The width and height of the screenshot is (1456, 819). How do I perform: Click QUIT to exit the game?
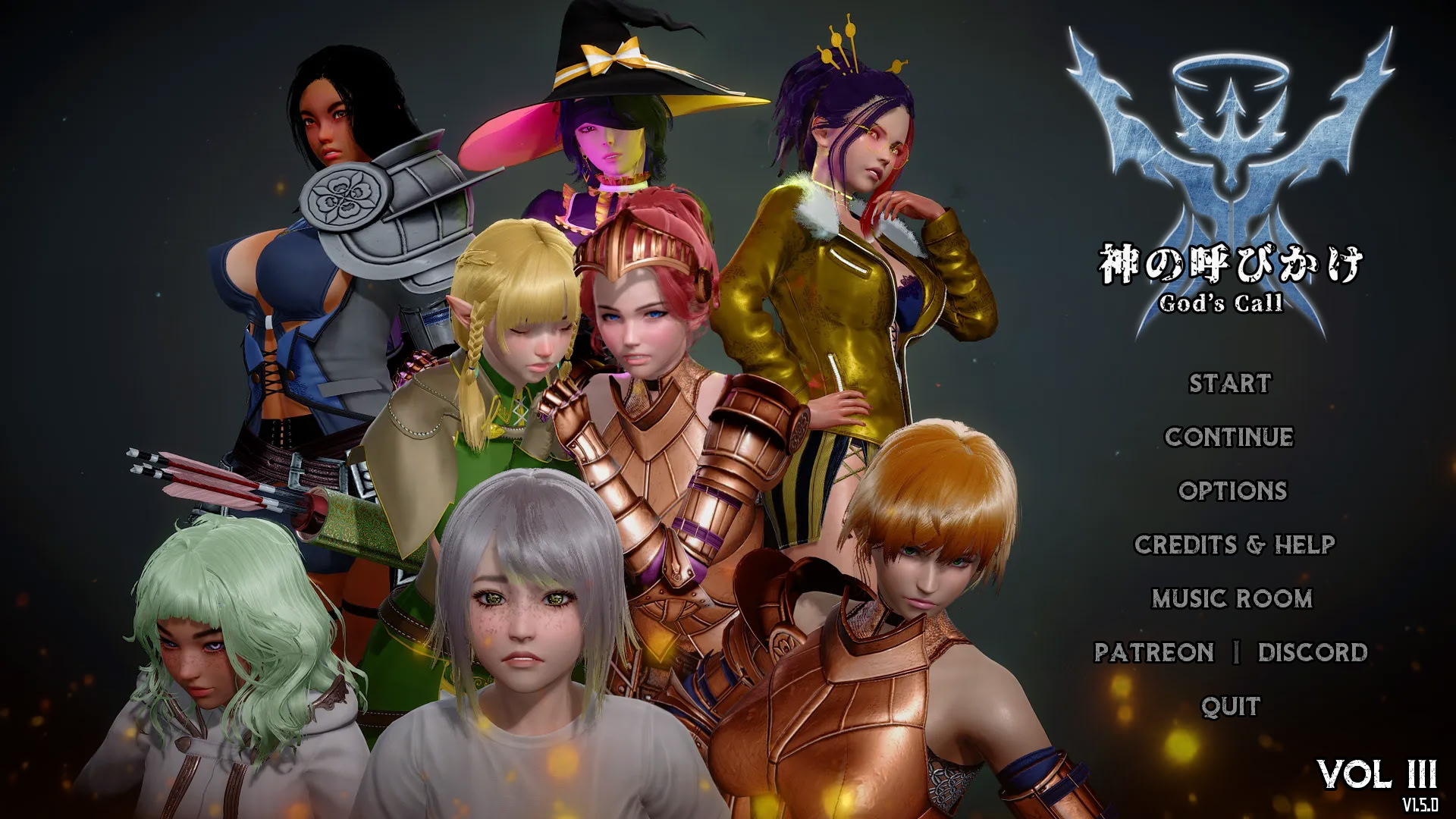[1228, 704]
